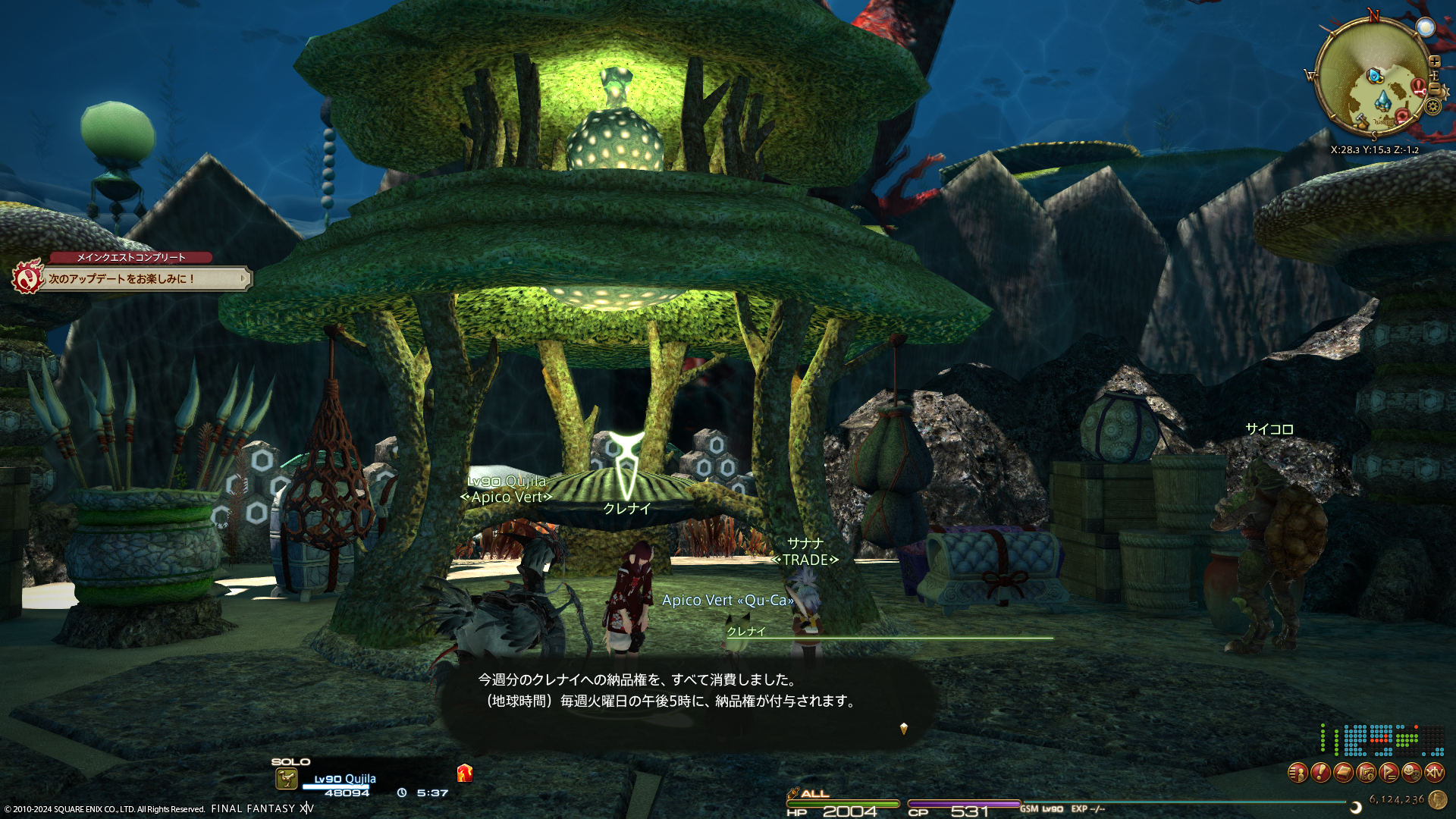Open the Logs book menu icon
The image size is (1456, 819).
coord(1343,773)
